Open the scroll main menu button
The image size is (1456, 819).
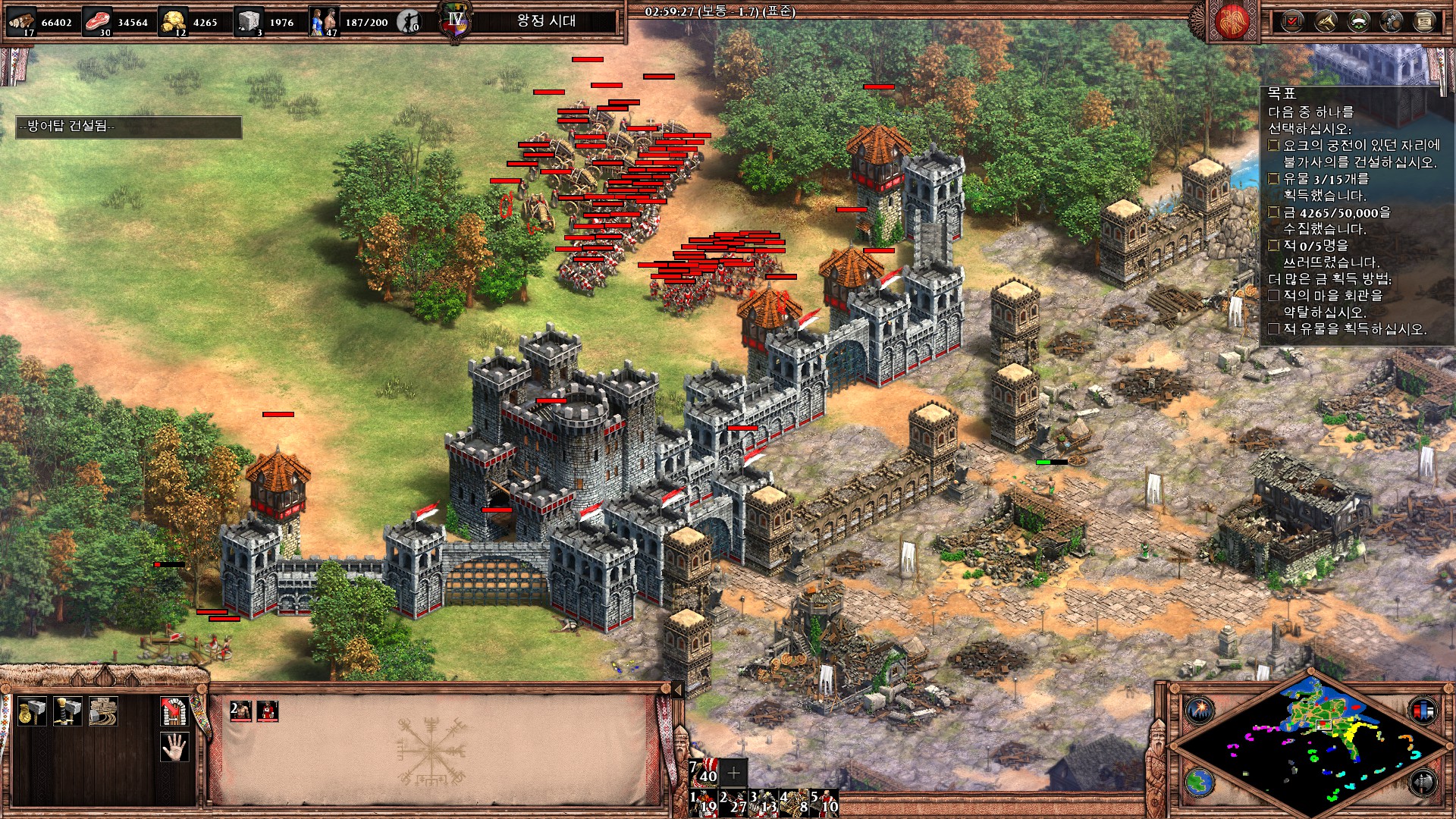(x=1425, y=21)
